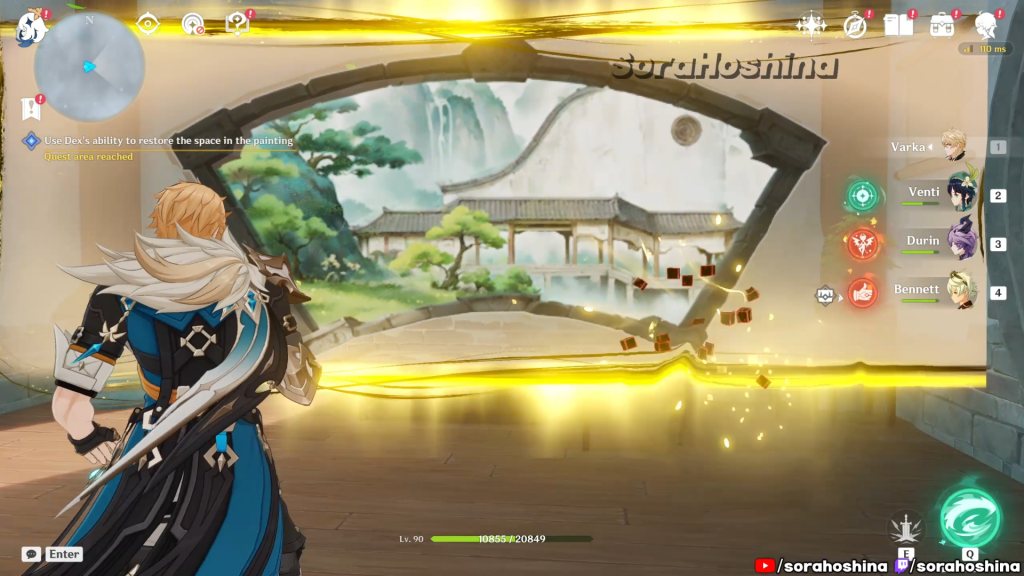Open the circular minimap
1024x576 pixels.
89,67
